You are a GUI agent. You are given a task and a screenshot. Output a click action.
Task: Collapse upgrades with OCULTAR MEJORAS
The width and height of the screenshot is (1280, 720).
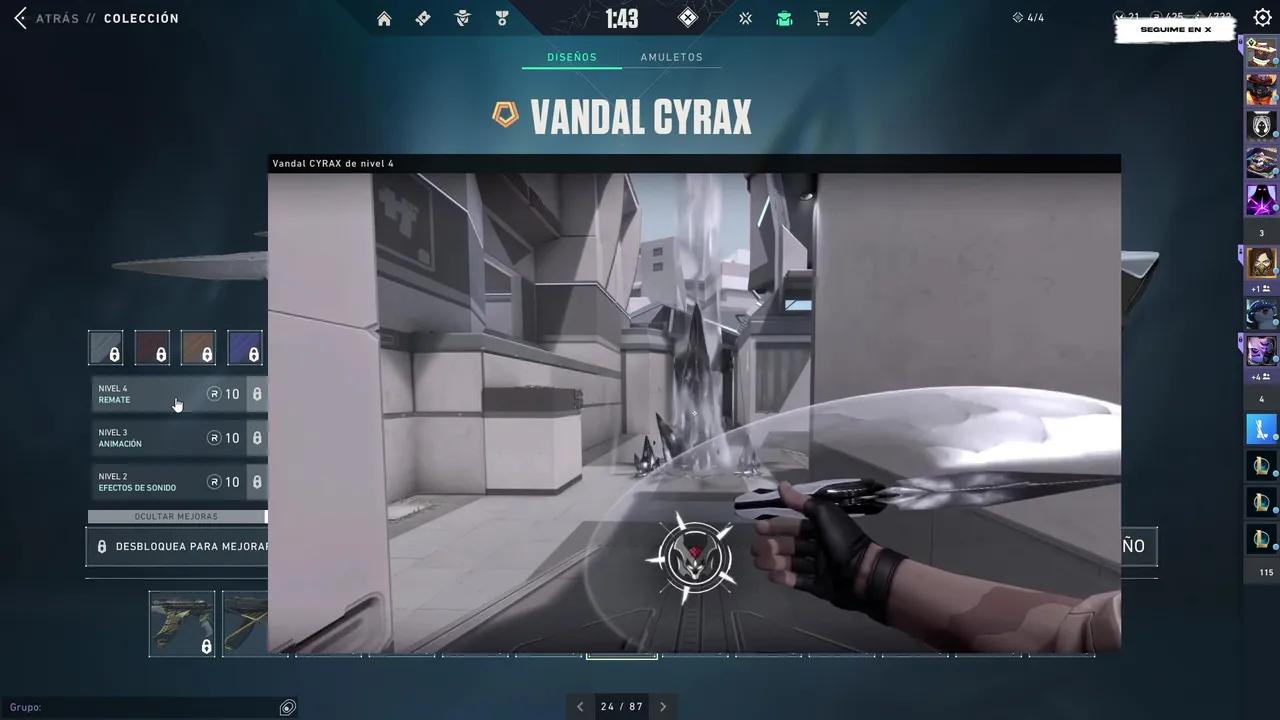point(175,516)
